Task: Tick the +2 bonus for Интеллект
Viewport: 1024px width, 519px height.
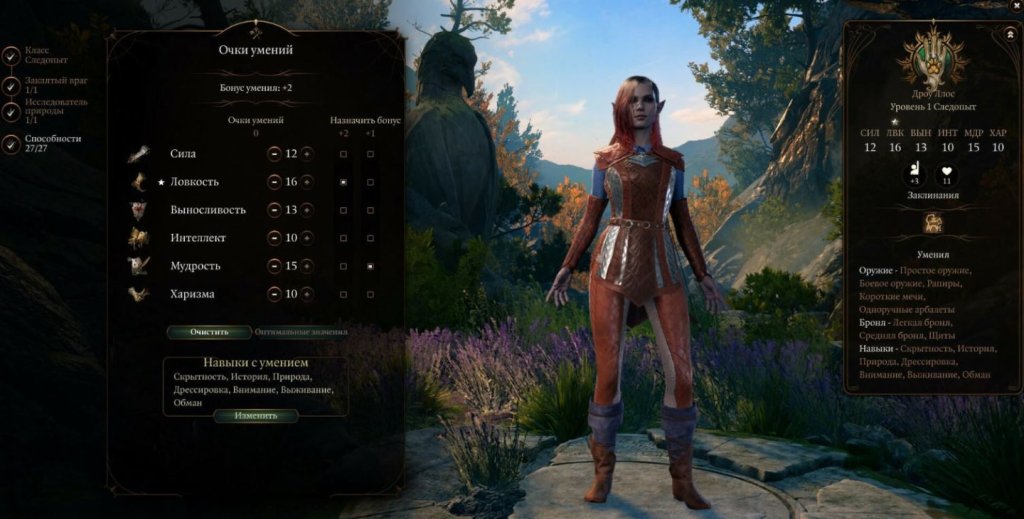Action: pyautogui.click(x=344, y=238)
